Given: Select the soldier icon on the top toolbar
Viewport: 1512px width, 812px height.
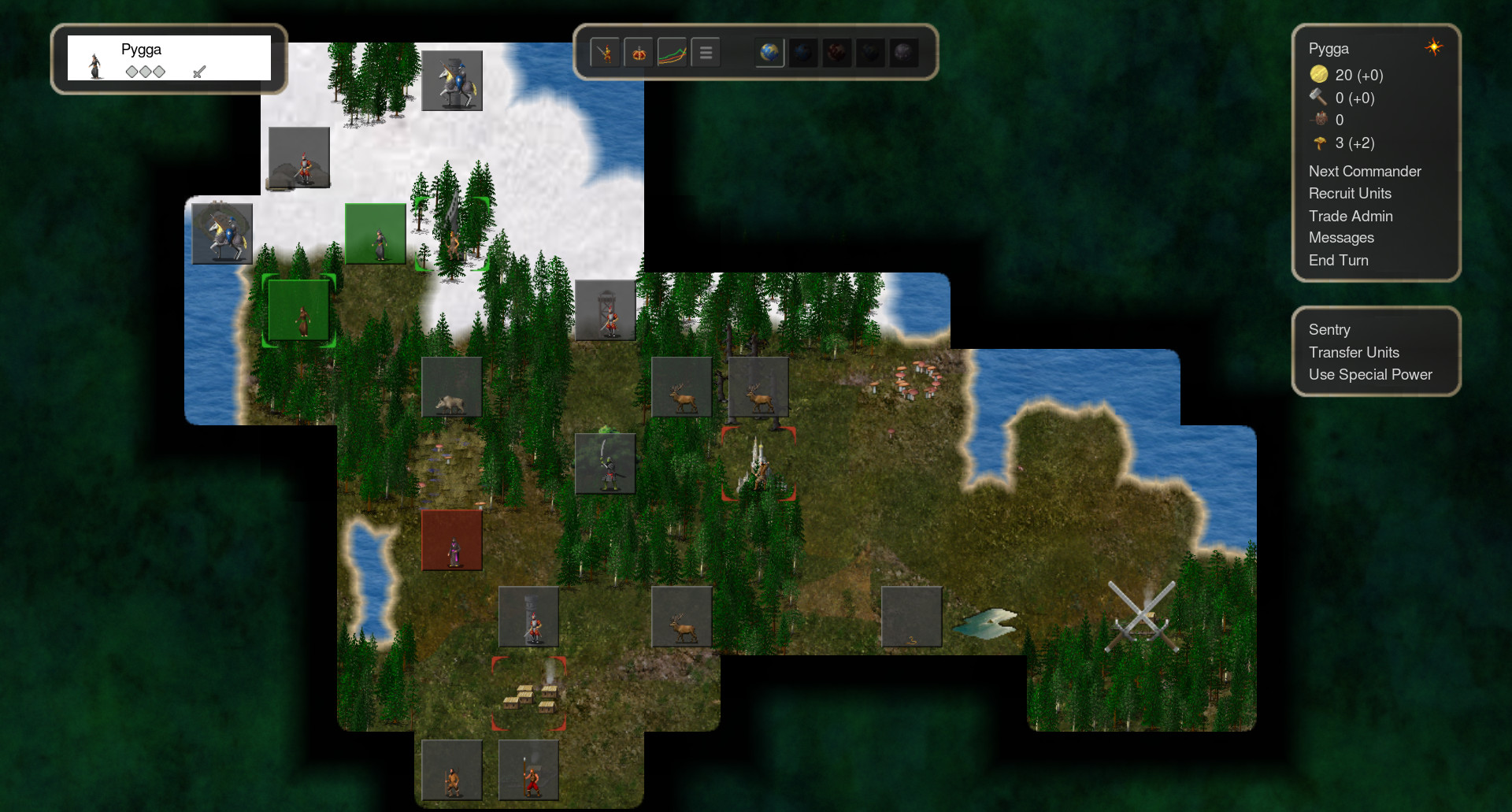Looking at the screenshot, I should 605,52.
